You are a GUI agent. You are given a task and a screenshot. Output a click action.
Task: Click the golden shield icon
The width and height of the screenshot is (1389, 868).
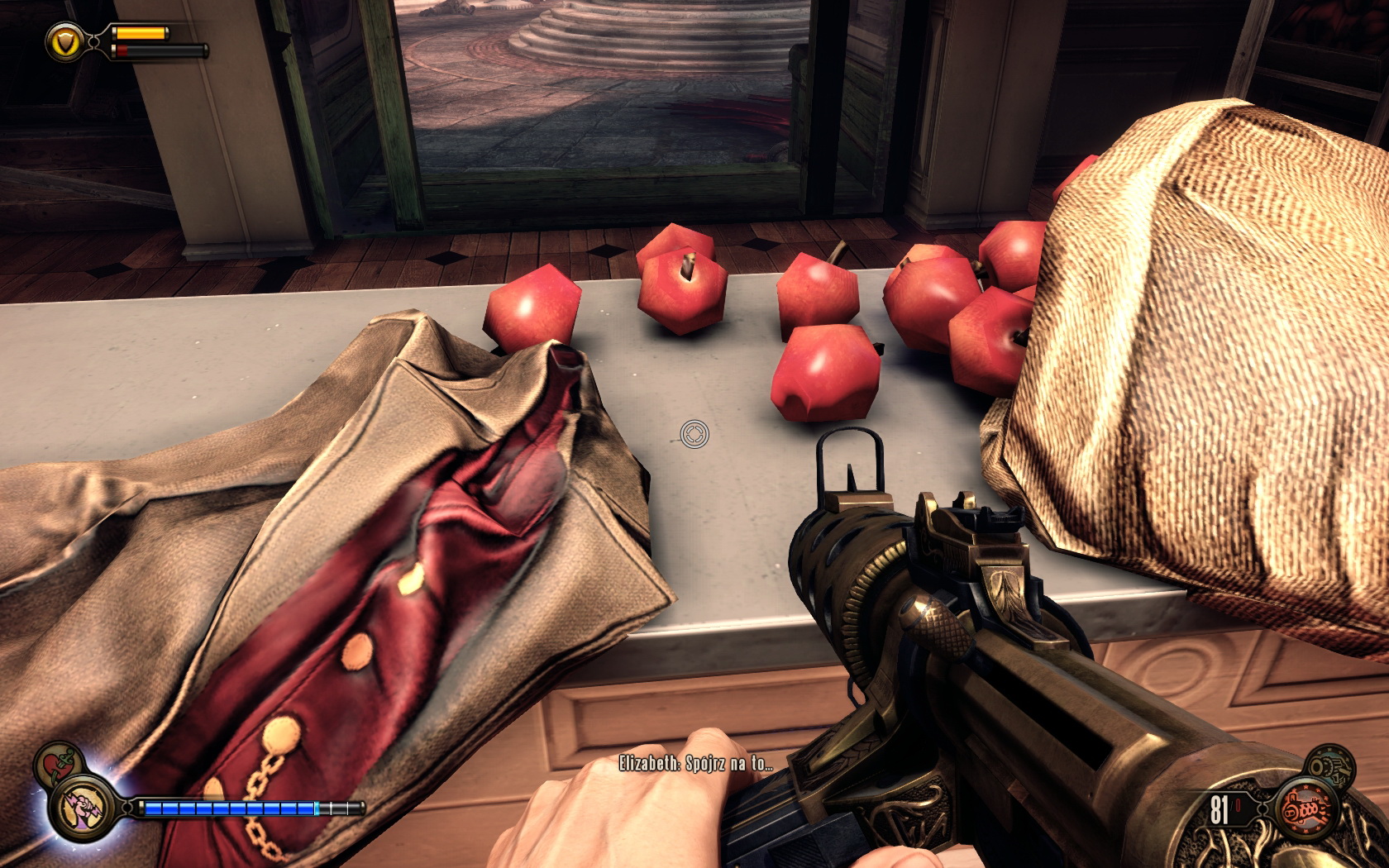[x=63, y=41]
